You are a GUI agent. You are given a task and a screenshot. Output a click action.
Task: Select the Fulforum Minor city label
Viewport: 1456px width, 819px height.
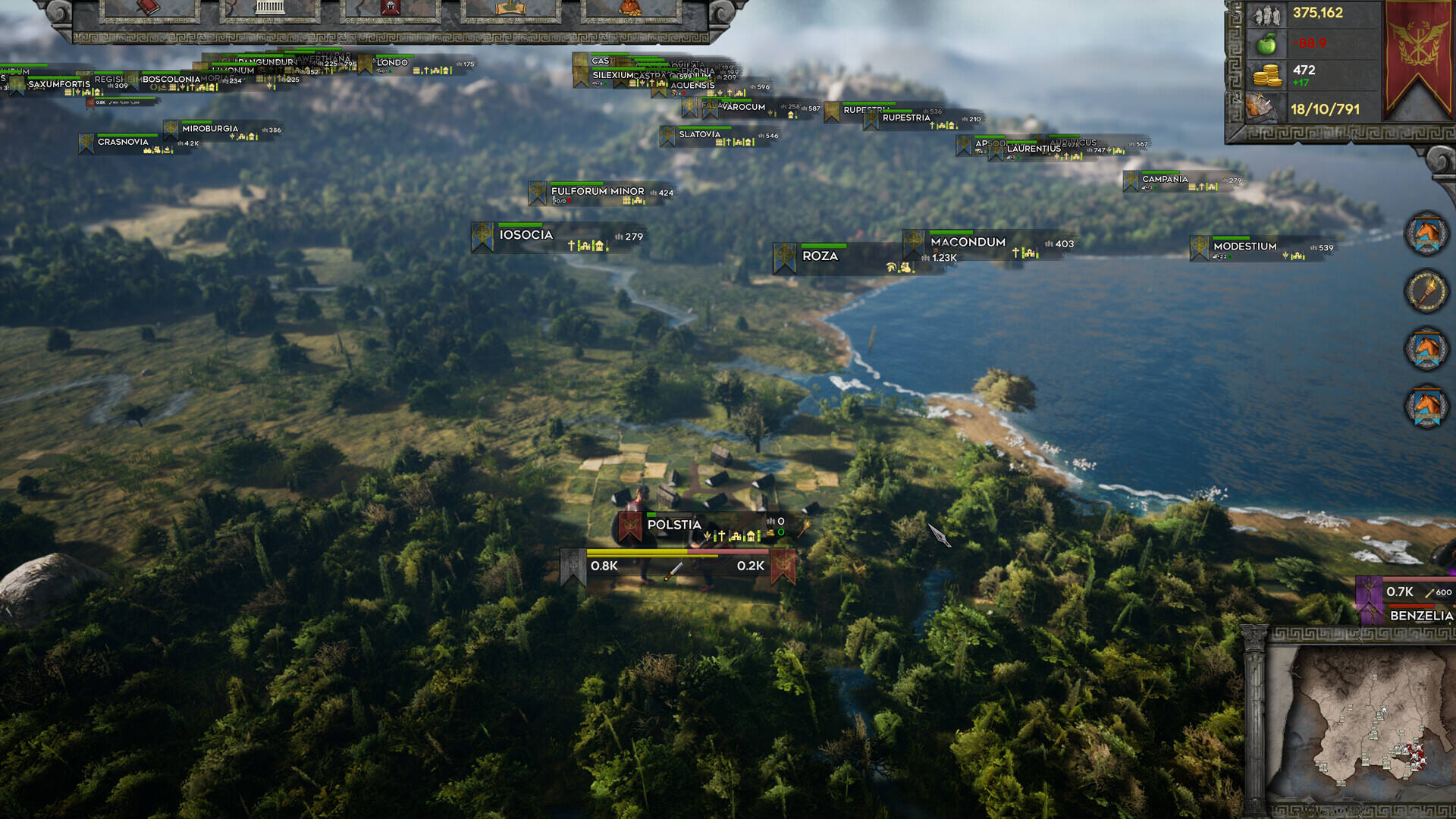click(x=597, y=191)
